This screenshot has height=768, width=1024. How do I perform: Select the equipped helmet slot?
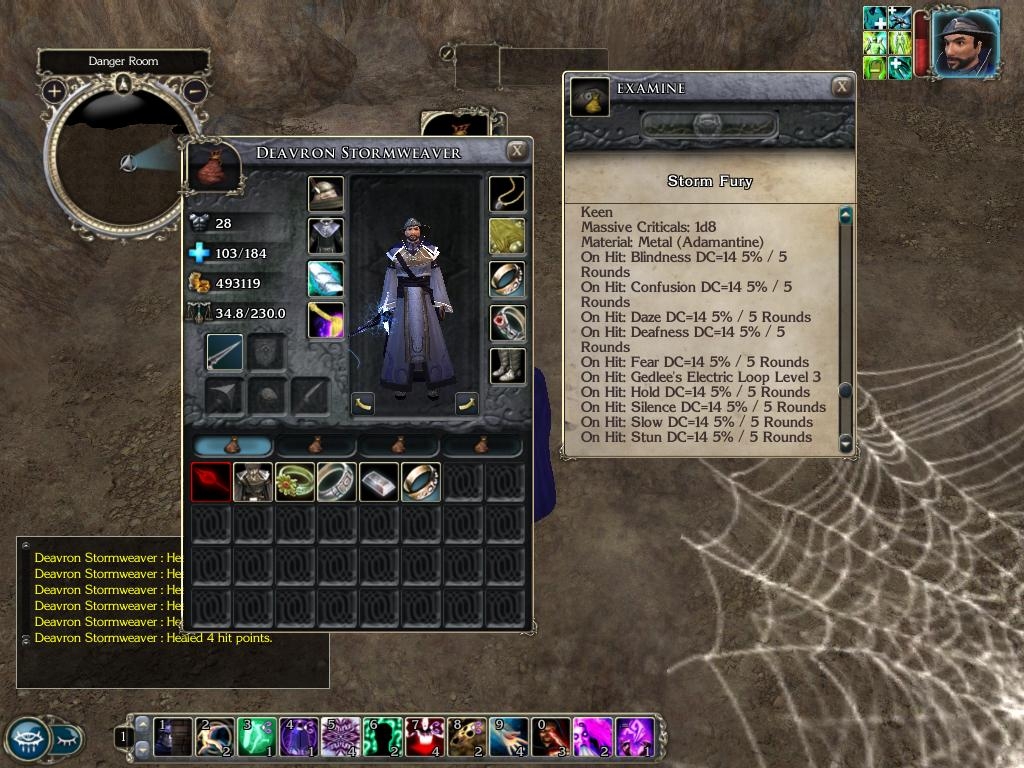(325, 194)
